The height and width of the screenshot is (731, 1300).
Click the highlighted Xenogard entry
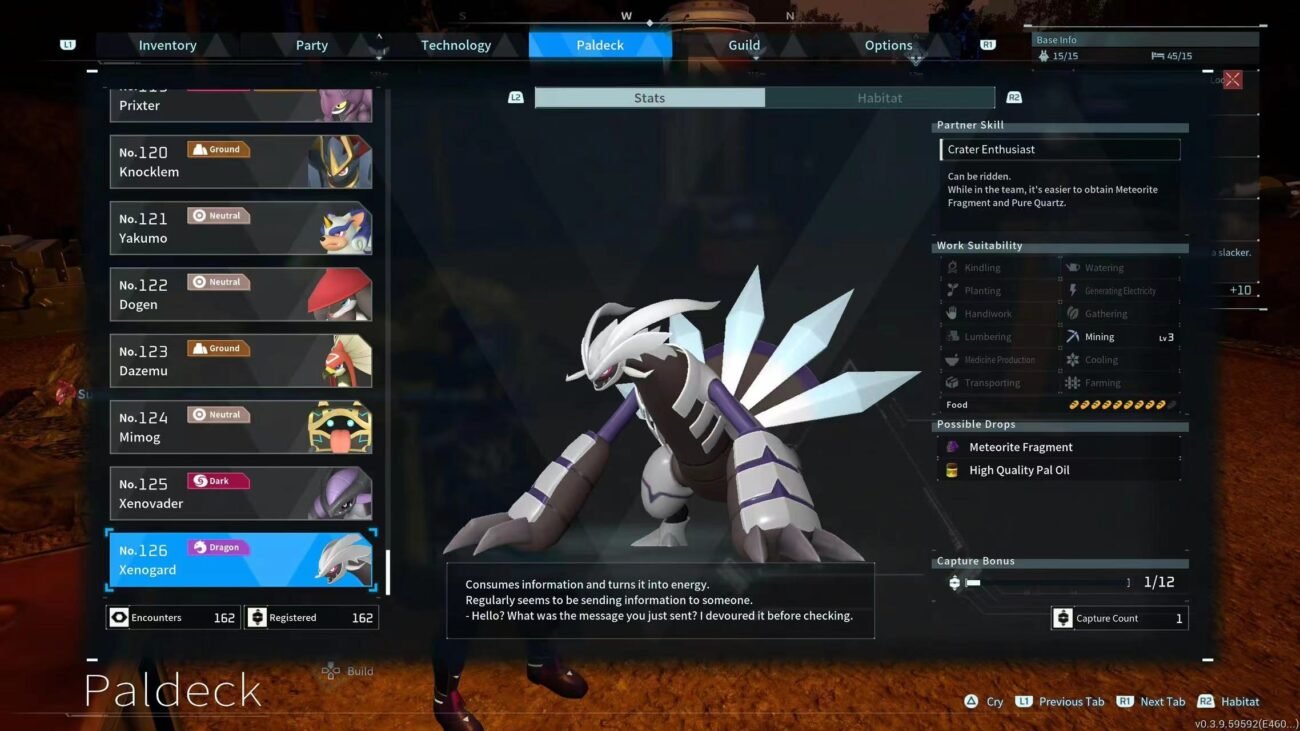(x=240, y=560)
